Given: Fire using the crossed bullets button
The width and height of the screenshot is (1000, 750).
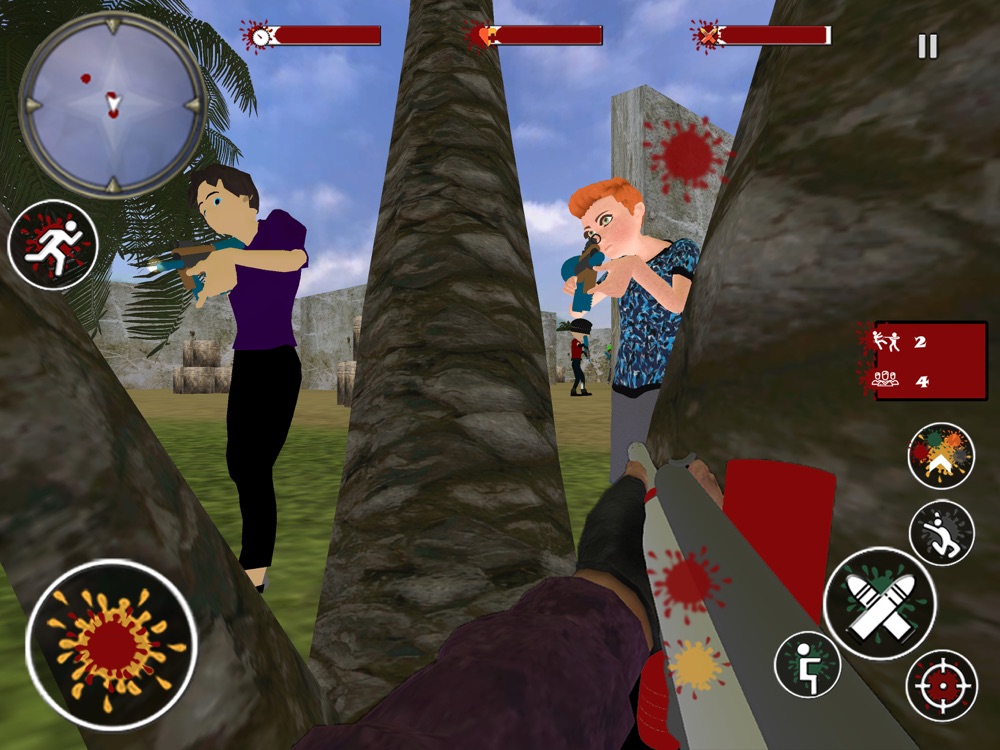Looking at the screenshot, I should pyautogui.click(x=879, y=604).
